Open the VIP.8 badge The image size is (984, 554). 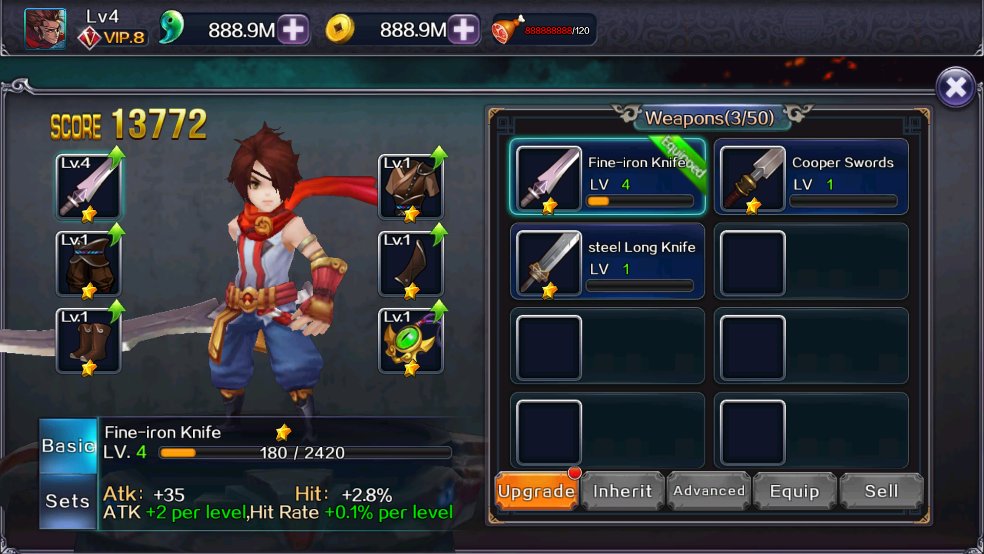113,38
